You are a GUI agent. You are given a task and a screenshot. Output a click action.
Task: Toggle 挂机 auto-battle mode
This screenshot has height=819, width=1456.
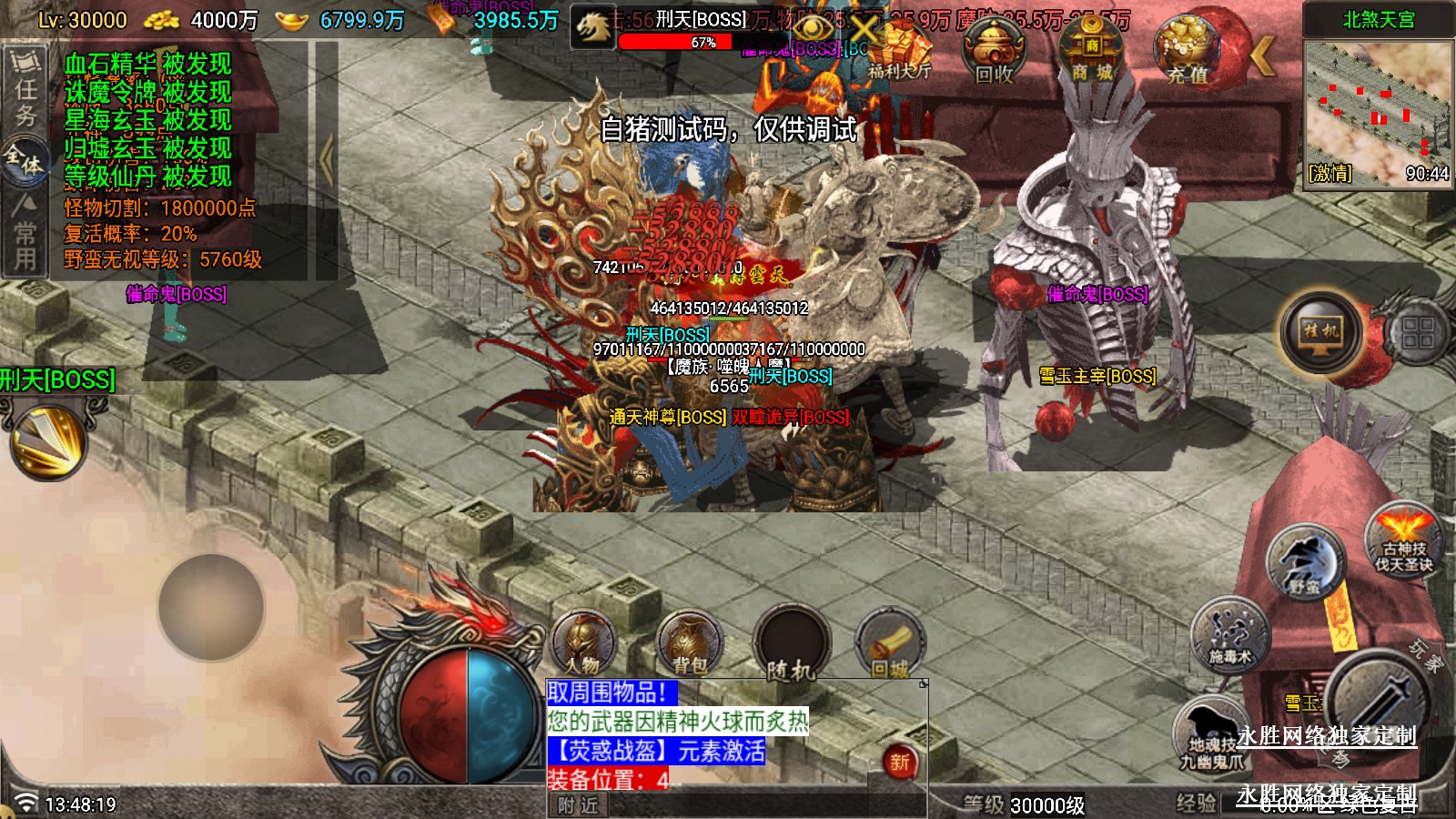pyautogui.click(x=1320, y=331)
